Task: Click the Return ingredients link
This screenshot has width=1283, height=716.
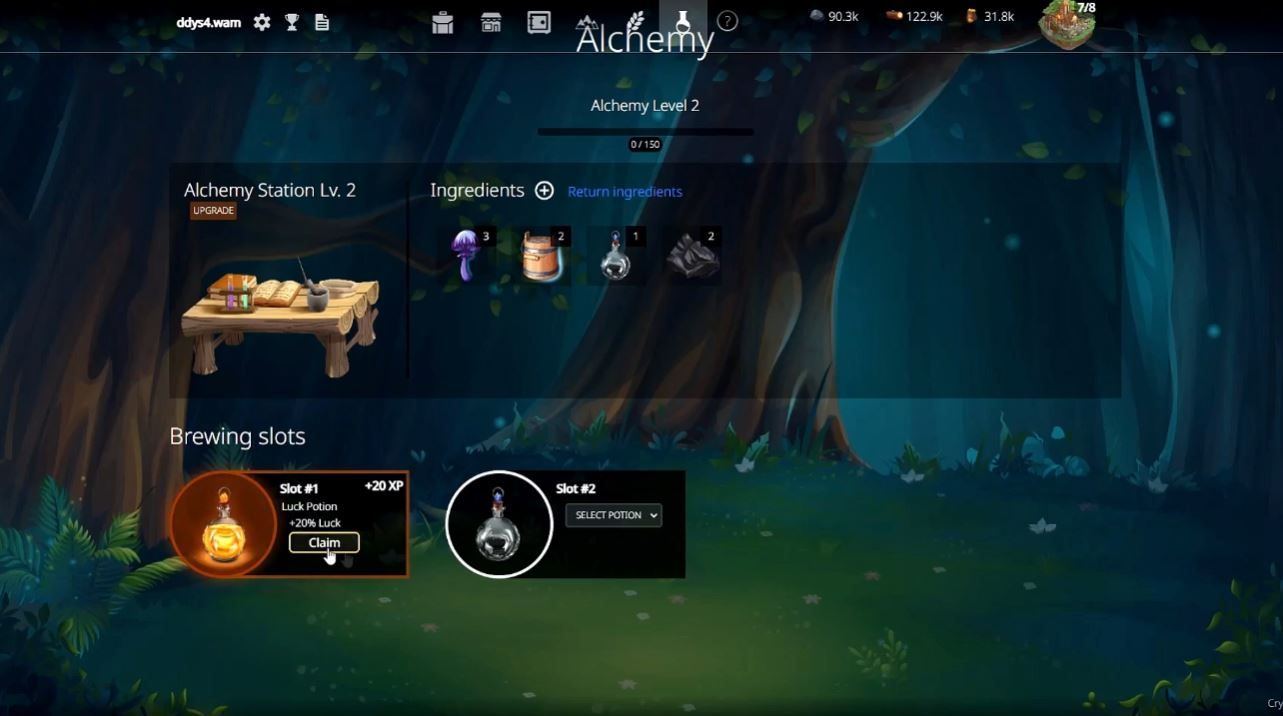Action: point(624,192)
